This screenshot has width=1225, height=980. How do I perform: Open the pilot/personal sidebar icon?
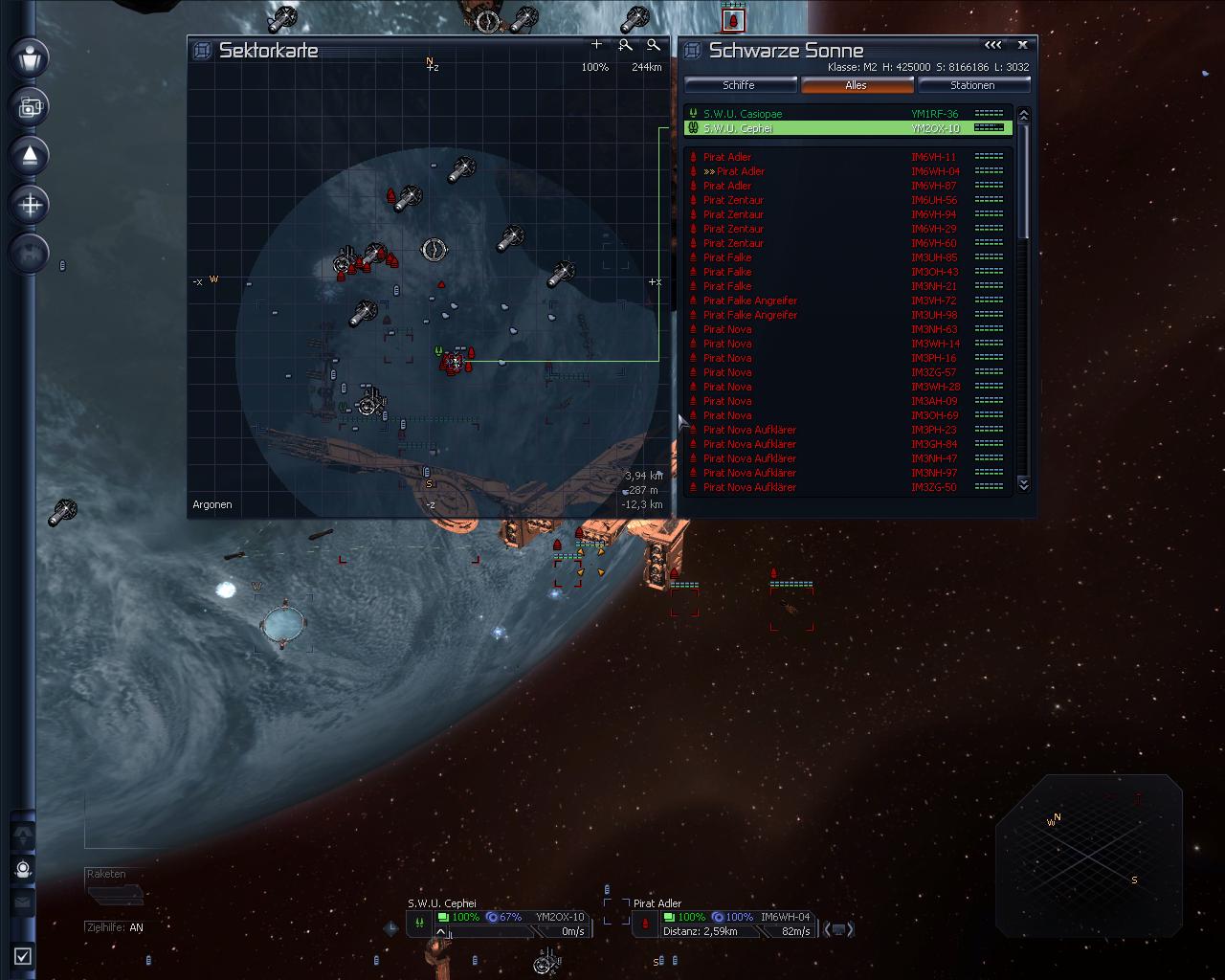click(30, 57)
